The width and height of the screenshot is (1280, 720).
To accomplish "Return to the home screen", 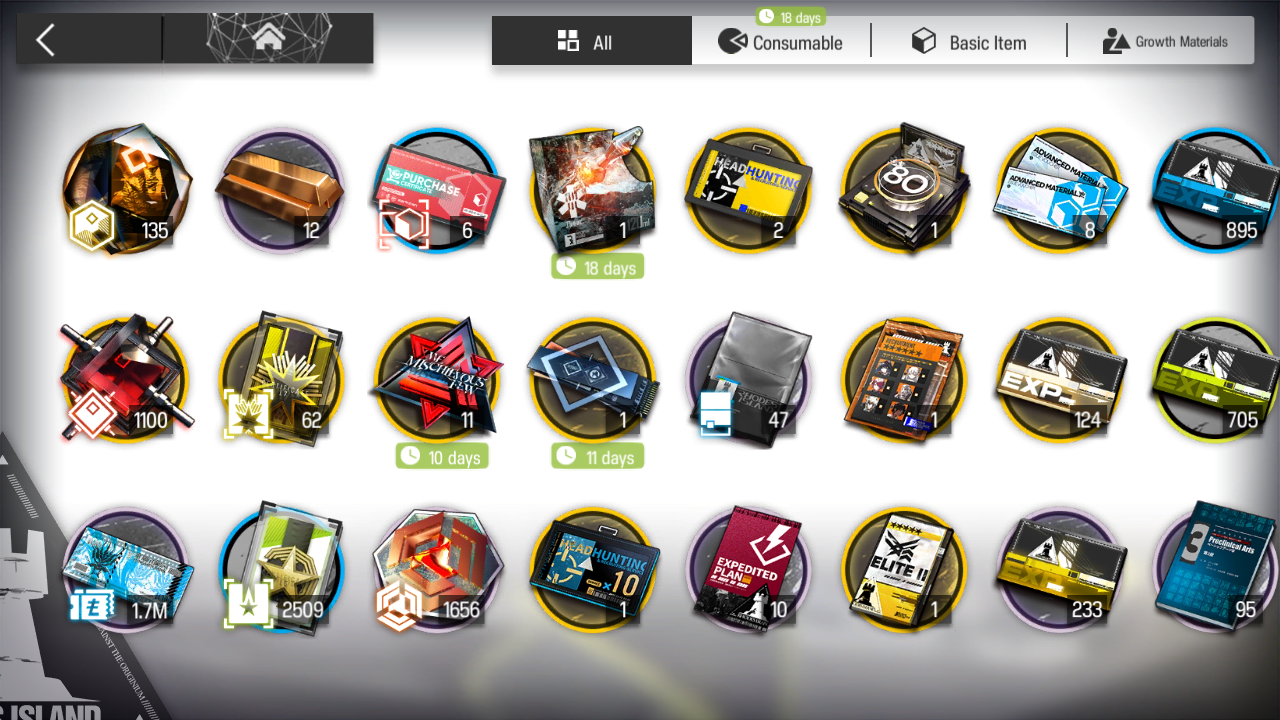I will click(267, 40).
